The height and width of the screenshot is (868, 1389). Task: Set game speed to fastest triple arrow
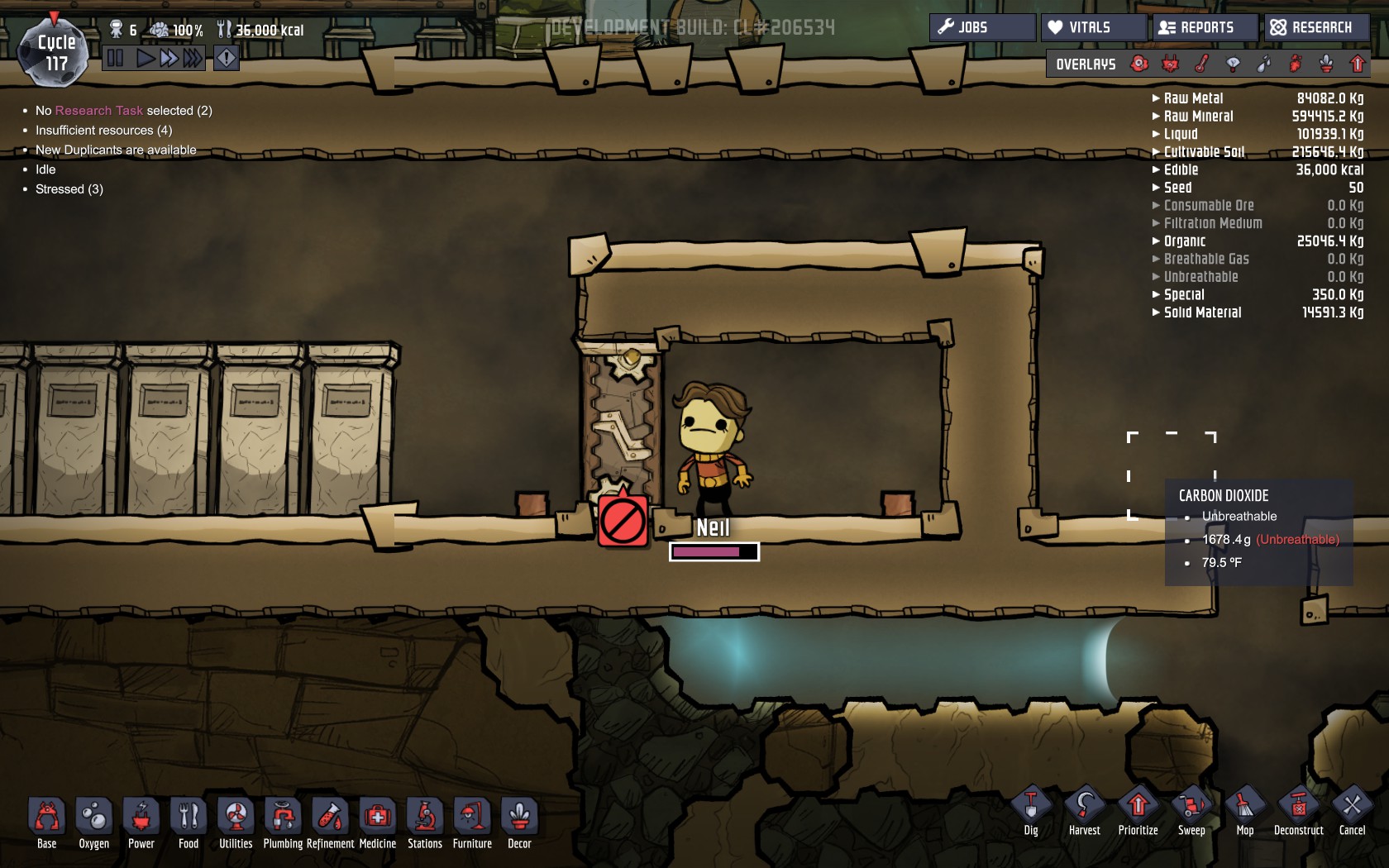point(193,58)
